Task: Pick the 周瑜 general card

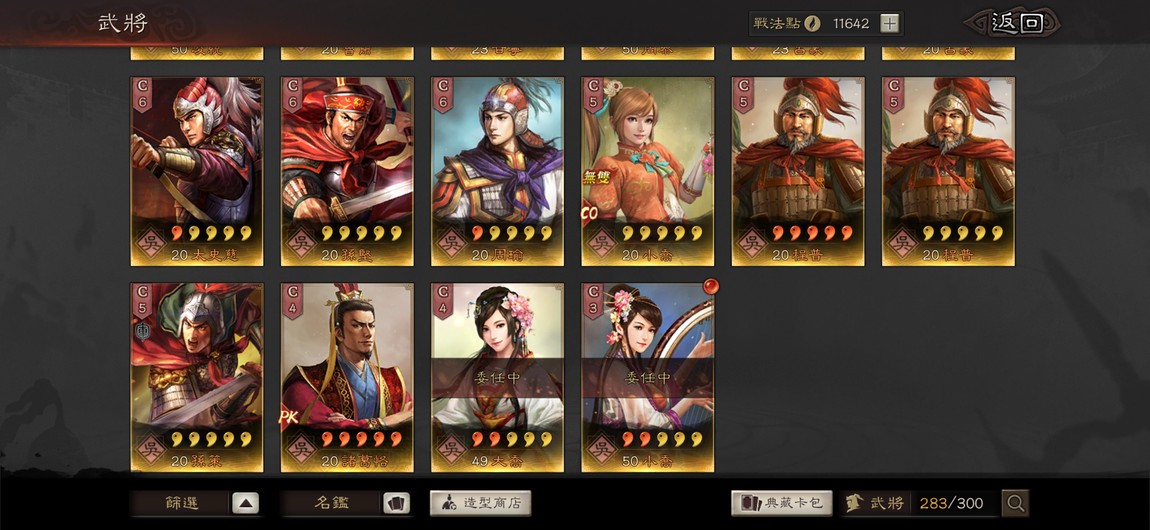Action: click(497, 171)
